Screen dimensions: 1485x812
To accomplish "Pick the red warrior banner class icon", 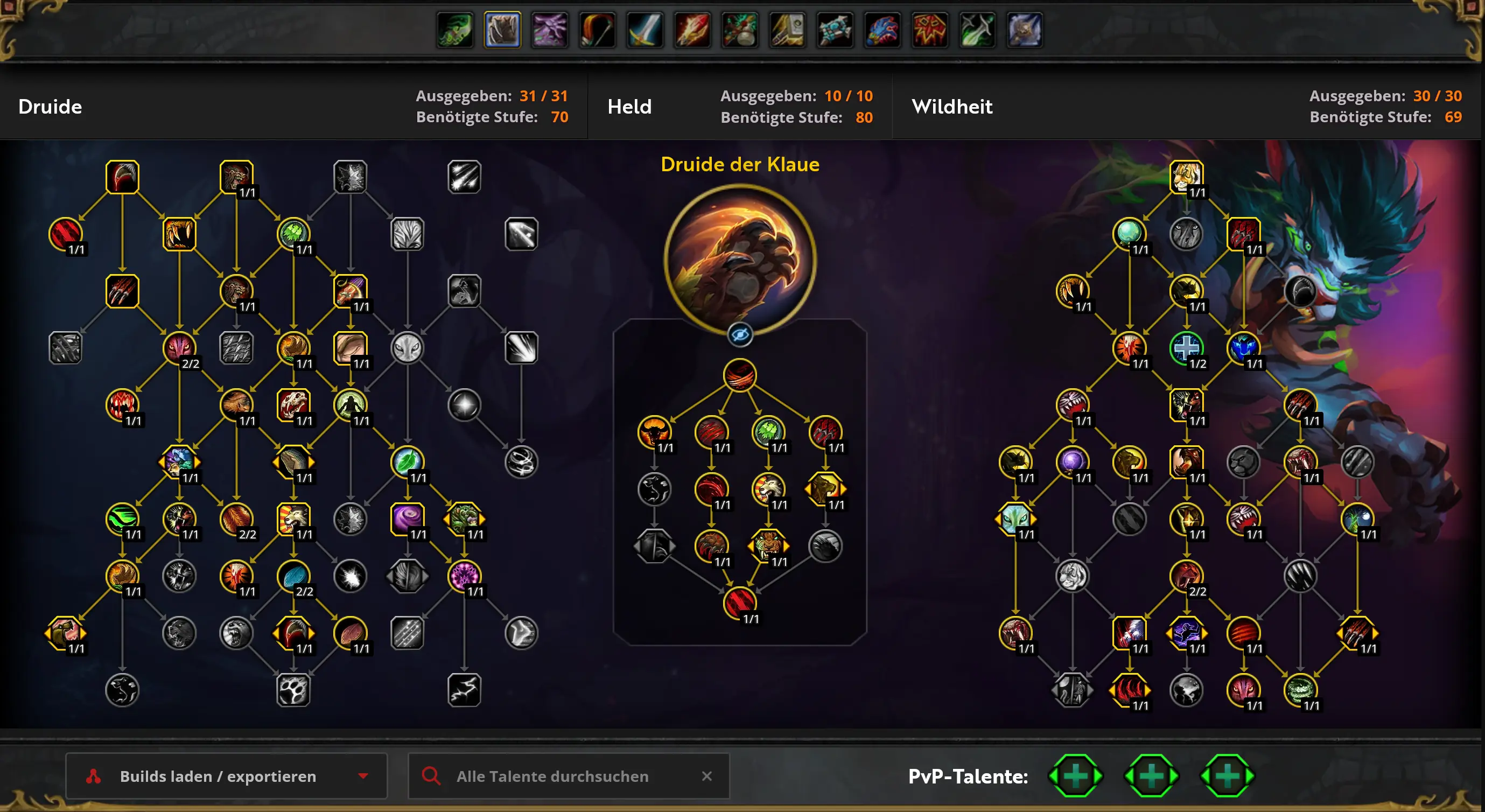I will pos(930,30).
